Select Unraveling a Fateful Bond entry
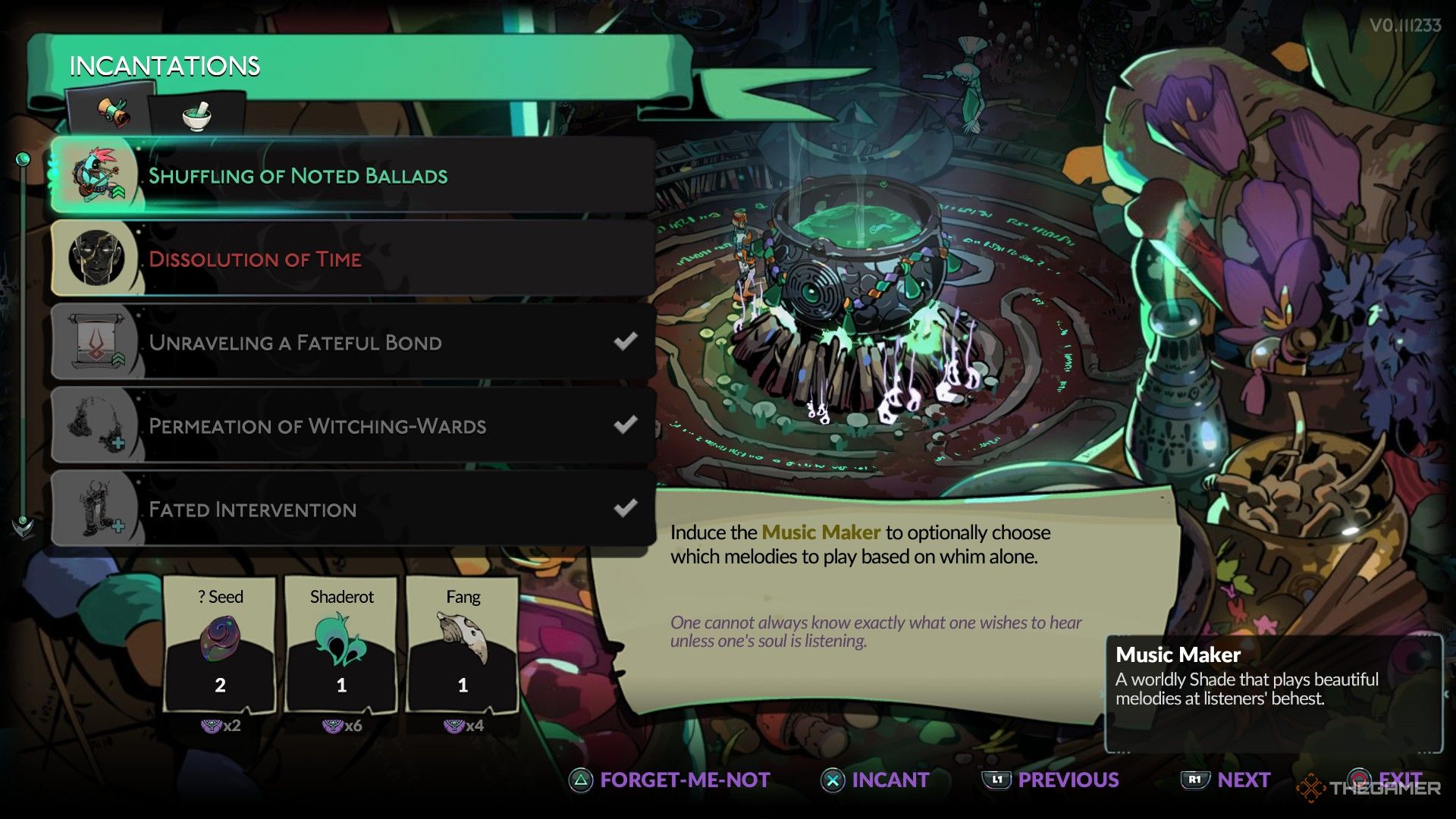 [x=353, y=343]
